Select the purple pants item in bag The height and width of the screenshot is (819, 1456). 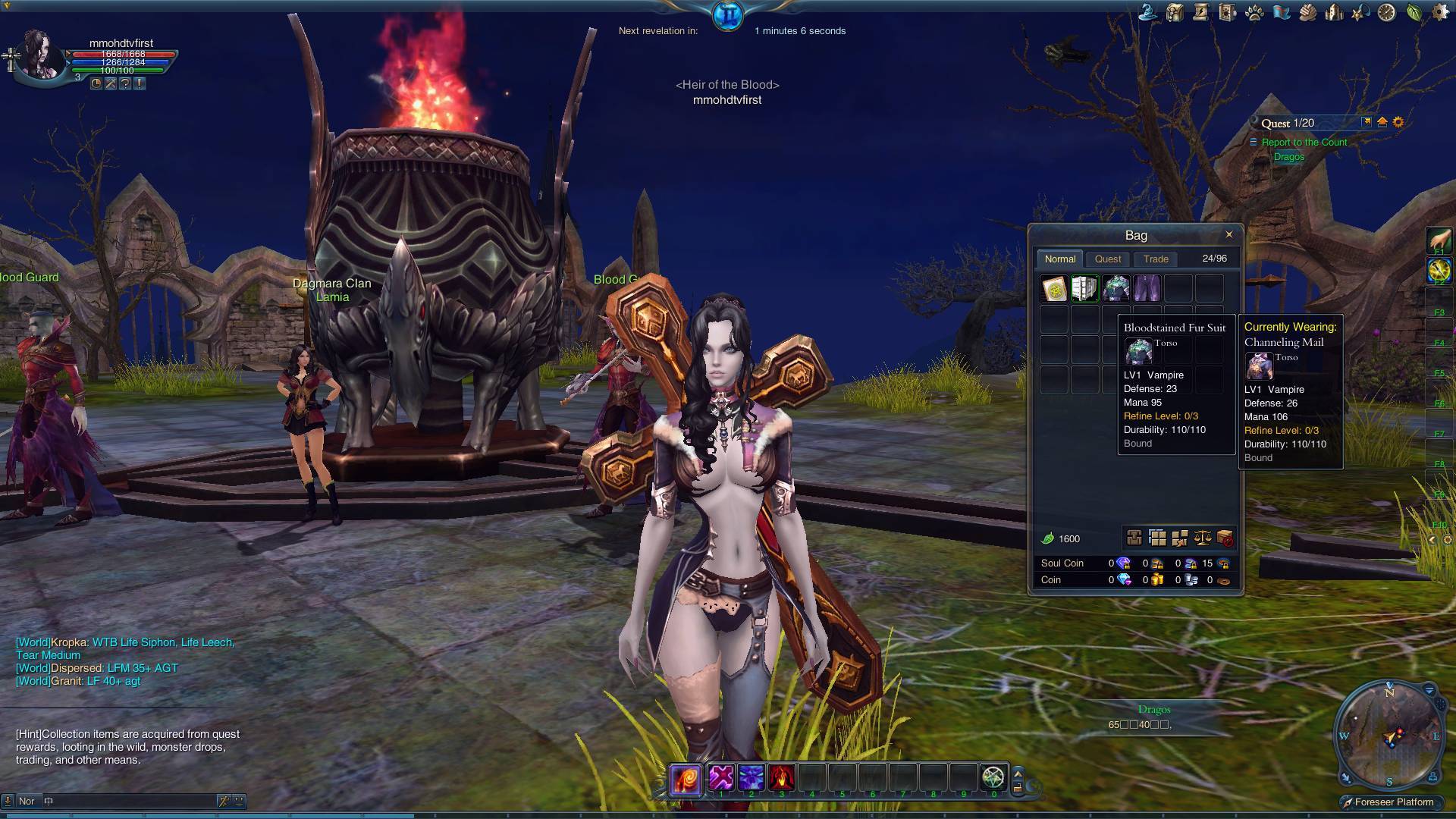tap(1147, 289)
